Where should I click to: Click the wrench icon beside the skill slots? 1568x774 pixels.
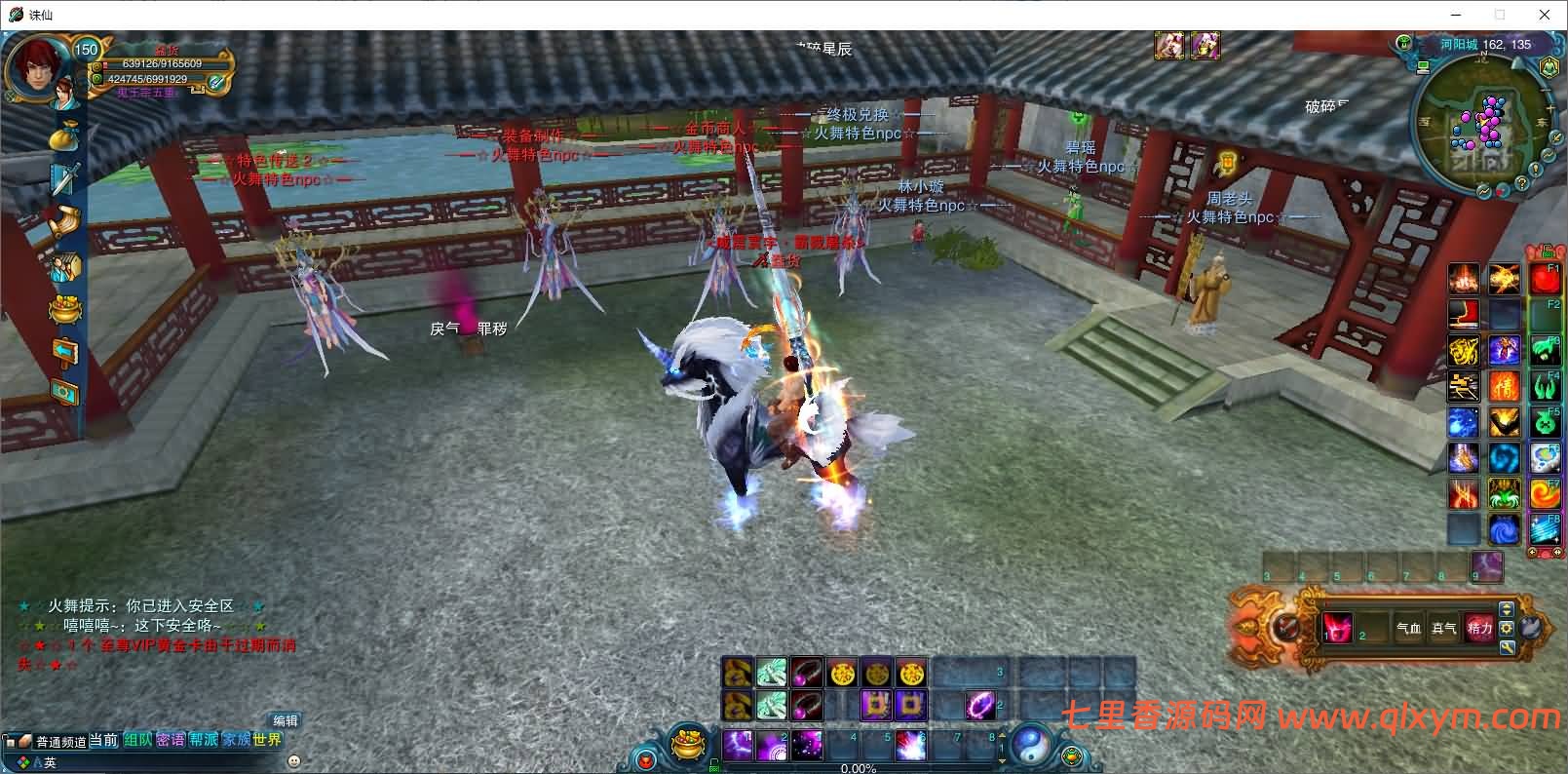(x=1507, y=646)
